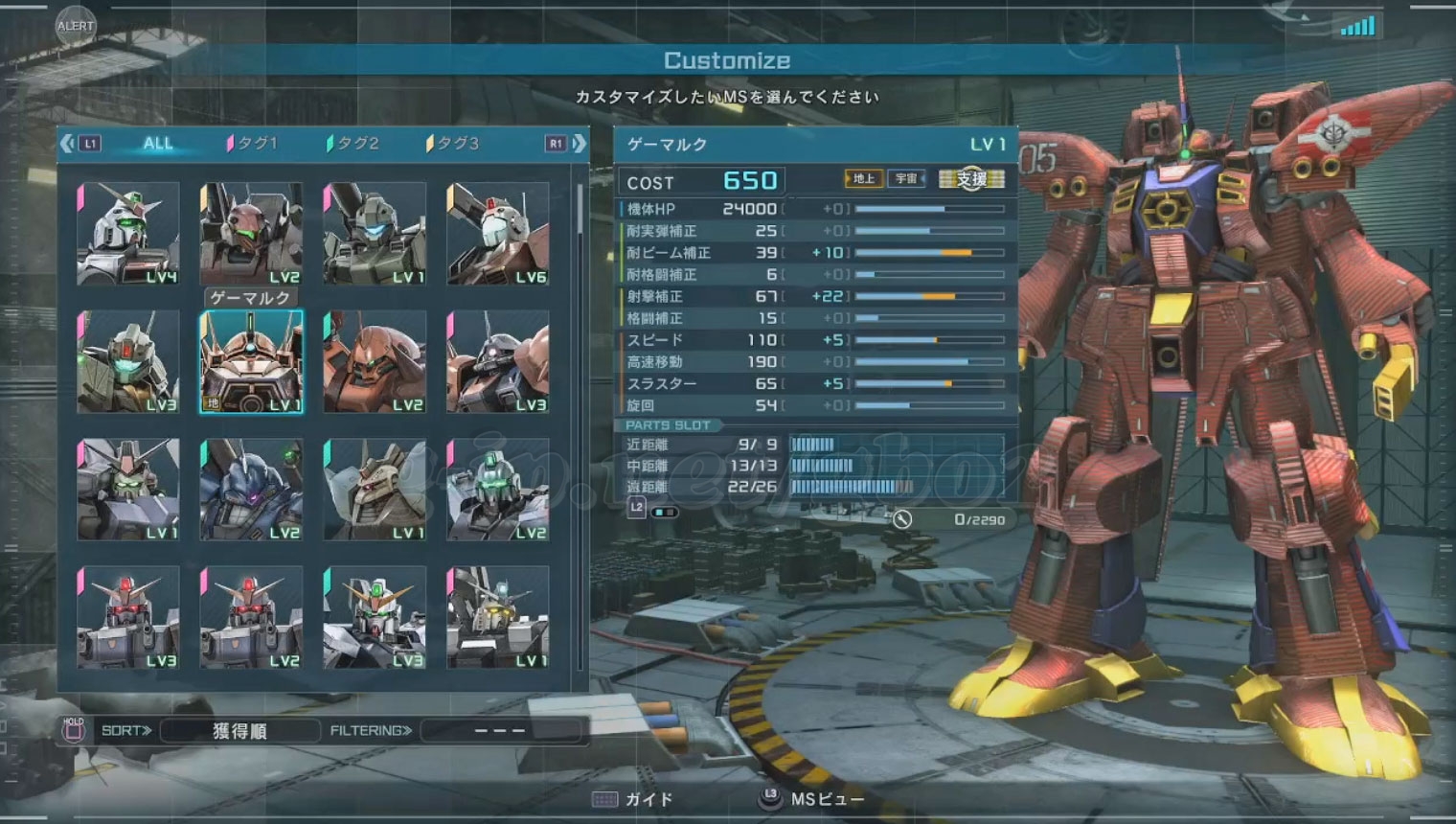Choose the V-fin Gundam LV3 thumbnail

(375, 617)
